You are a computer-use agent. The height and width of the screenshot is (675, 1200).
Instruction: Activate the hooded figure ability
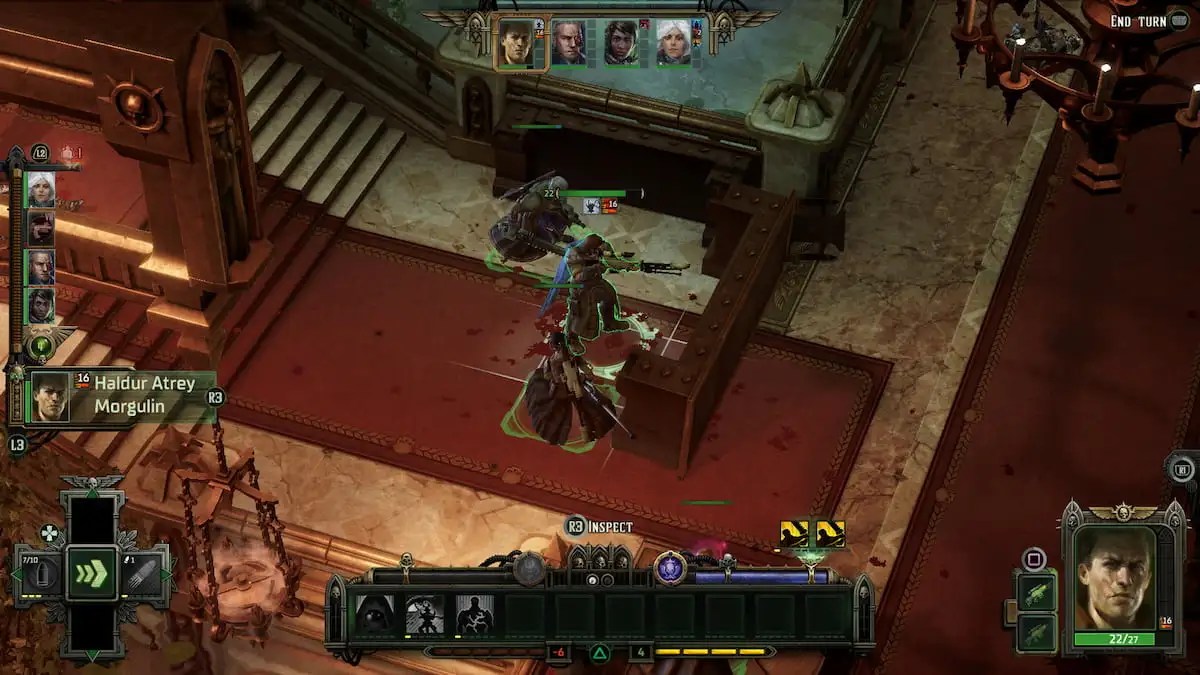click(x=376, y=615)
